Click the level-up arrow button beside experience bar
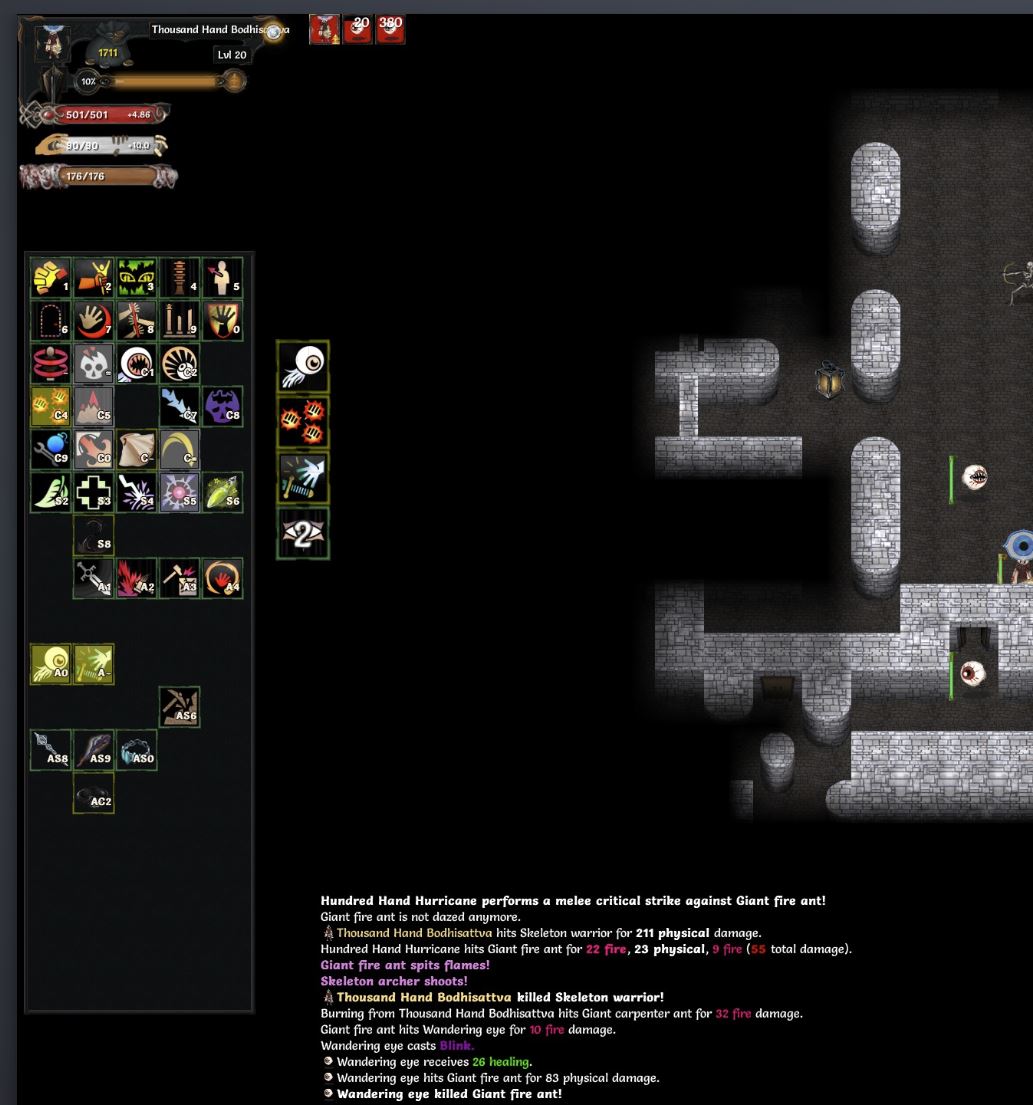 (x=233, y=81)
